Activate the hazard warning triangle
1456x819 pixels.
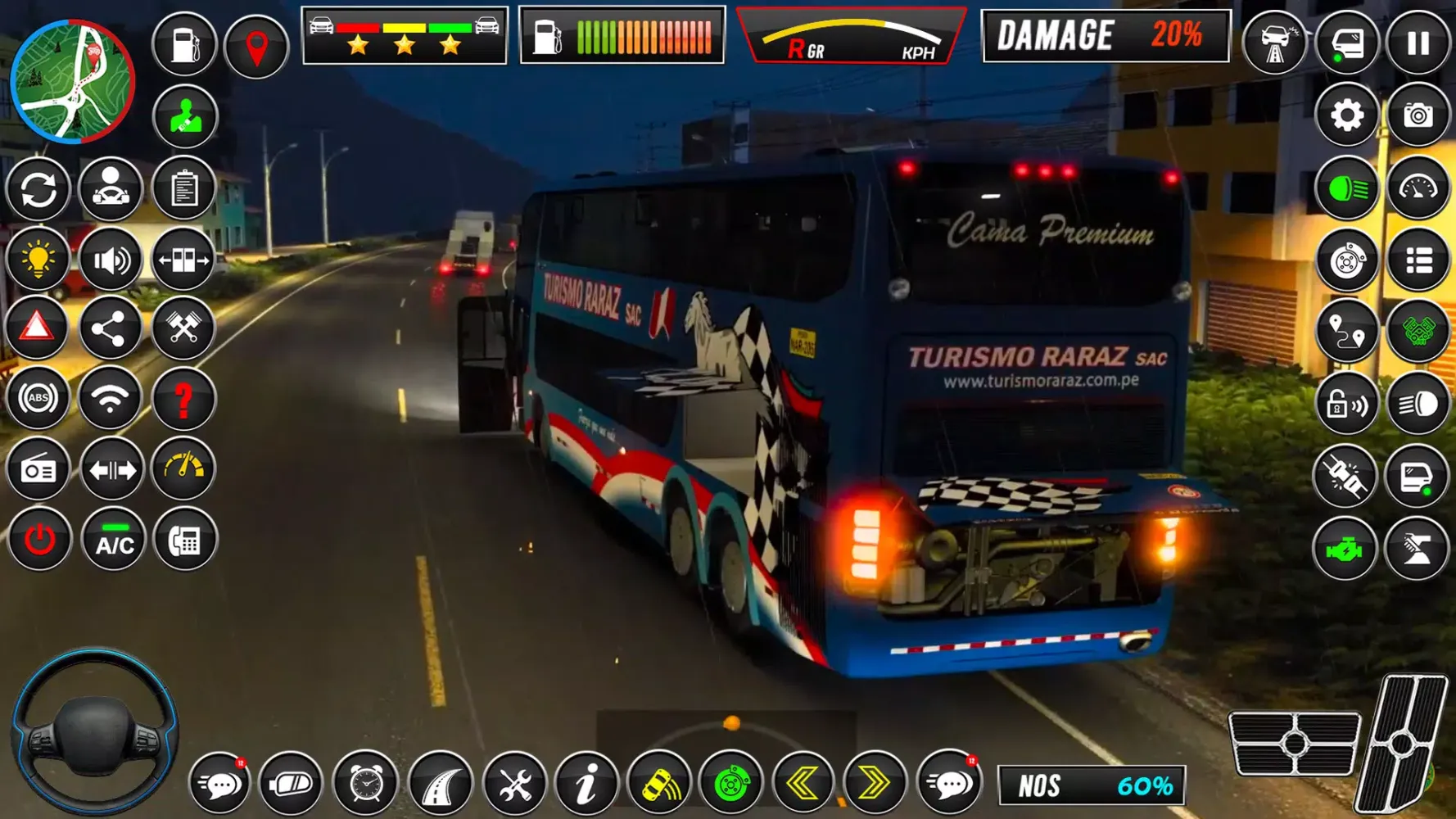(38, 327)
